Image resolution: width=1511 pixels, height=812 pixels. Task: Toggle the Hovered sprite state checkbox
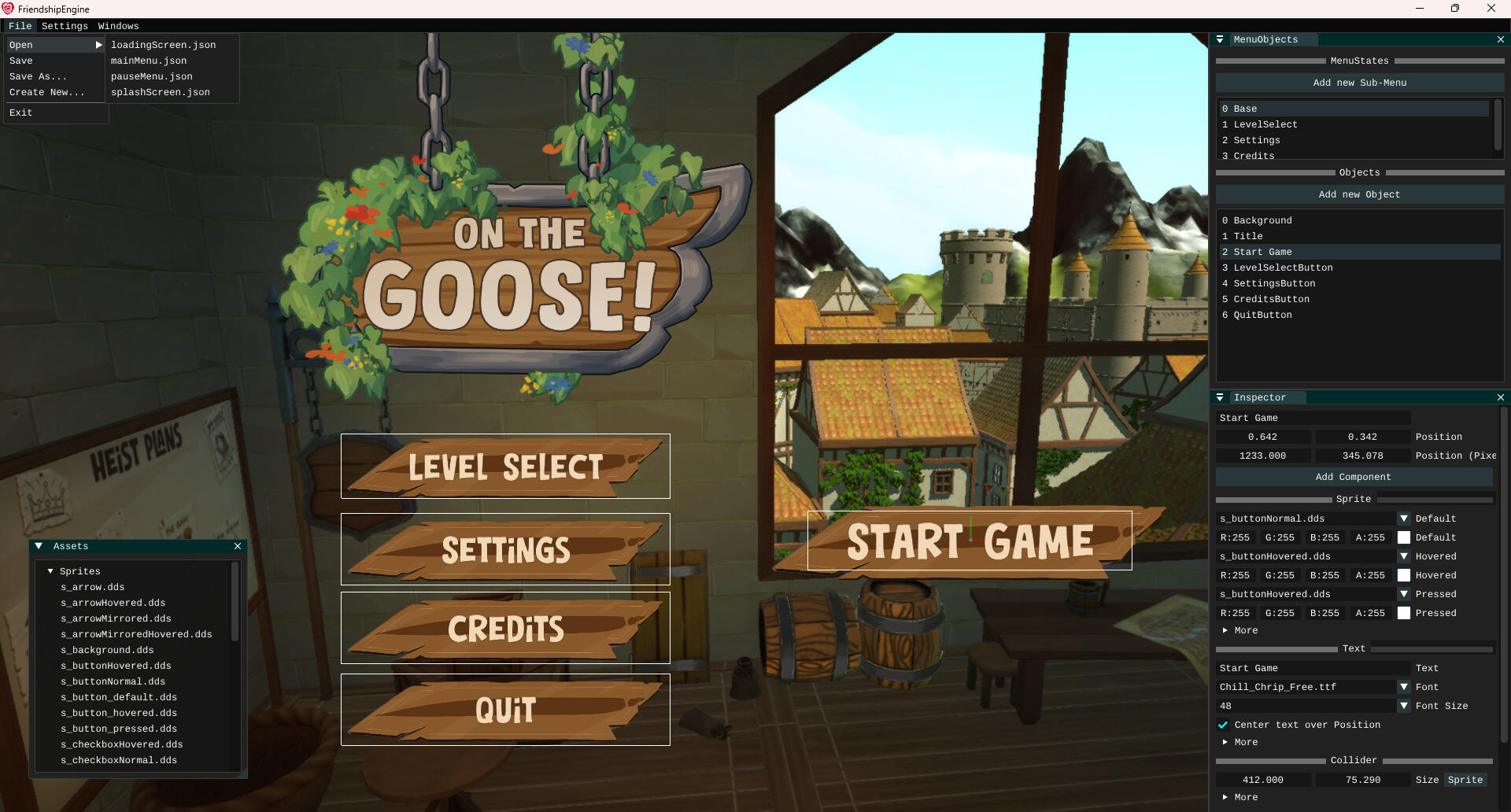[1405, 575]
